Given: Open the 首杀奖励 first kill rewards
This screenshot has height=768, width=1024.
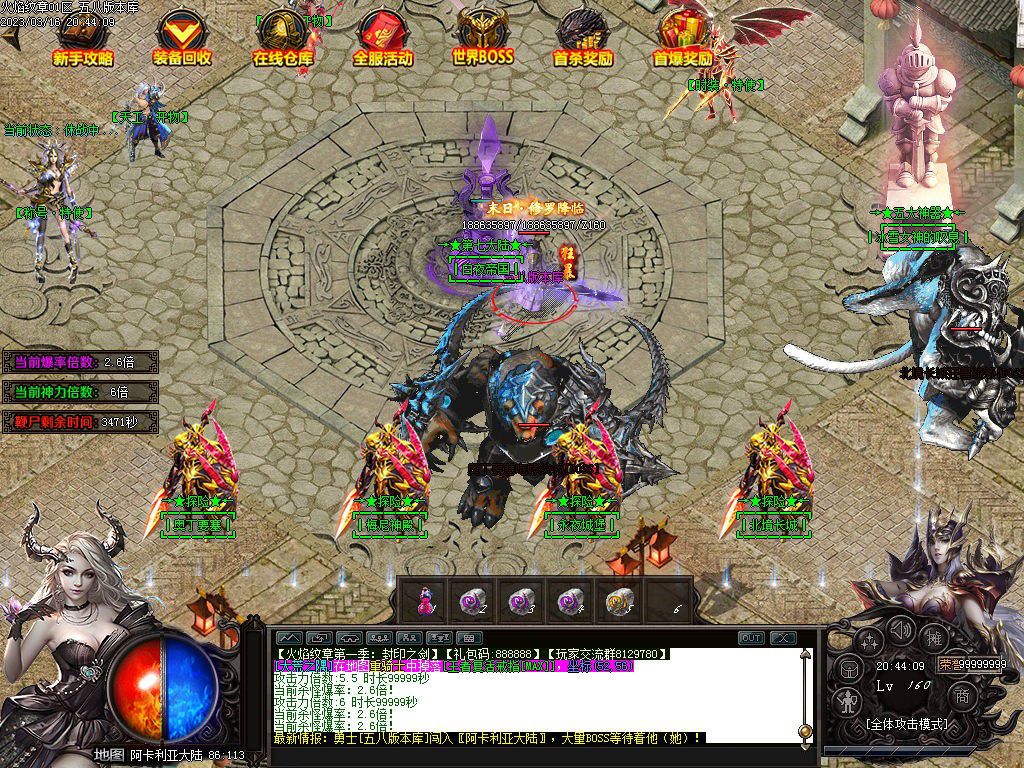Looking at the screenshot, I should point(582,40).
